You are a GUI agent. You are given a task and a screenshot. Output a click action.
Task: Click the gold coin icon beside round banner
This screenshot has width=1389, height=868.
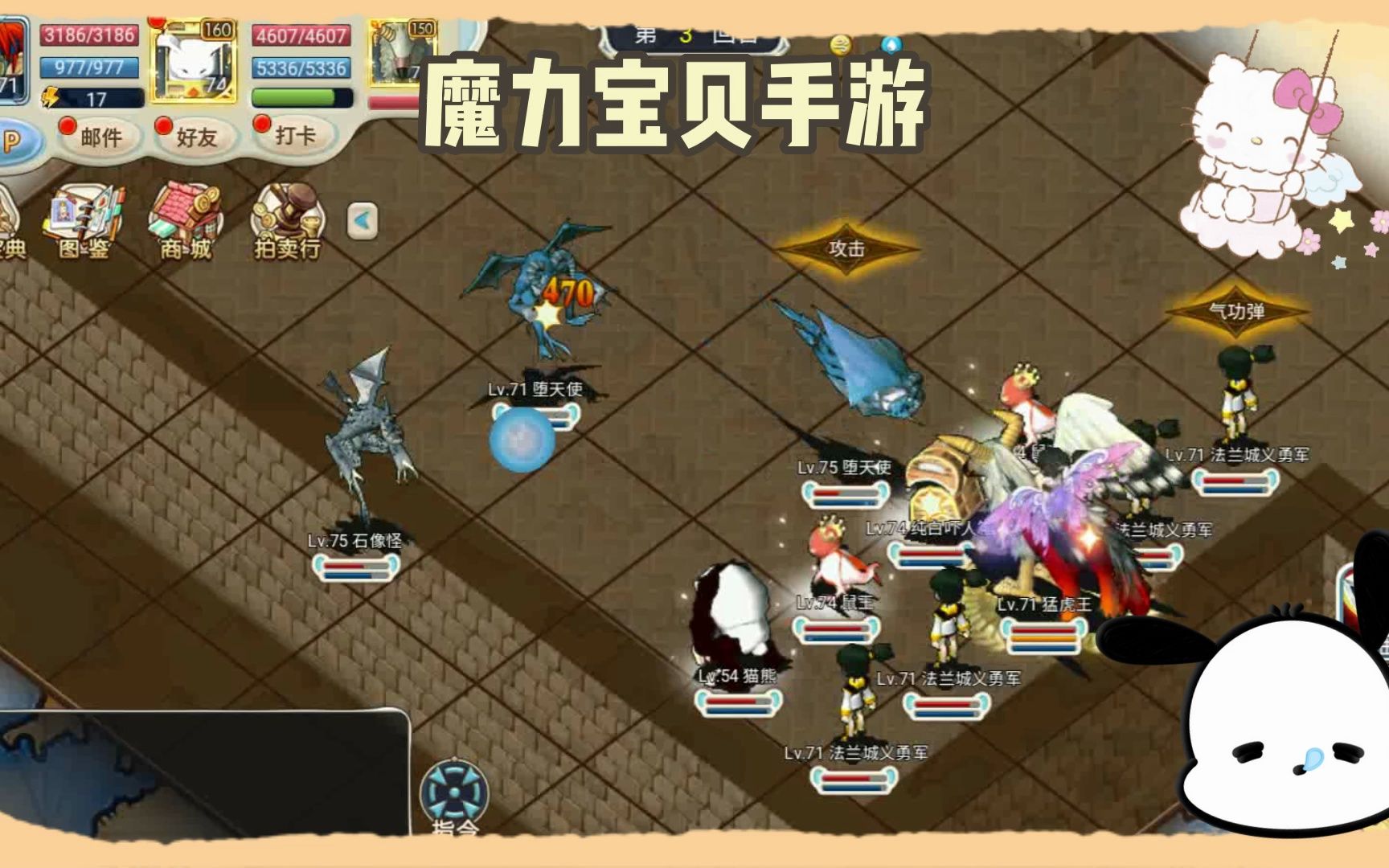(x=841, y=44)
